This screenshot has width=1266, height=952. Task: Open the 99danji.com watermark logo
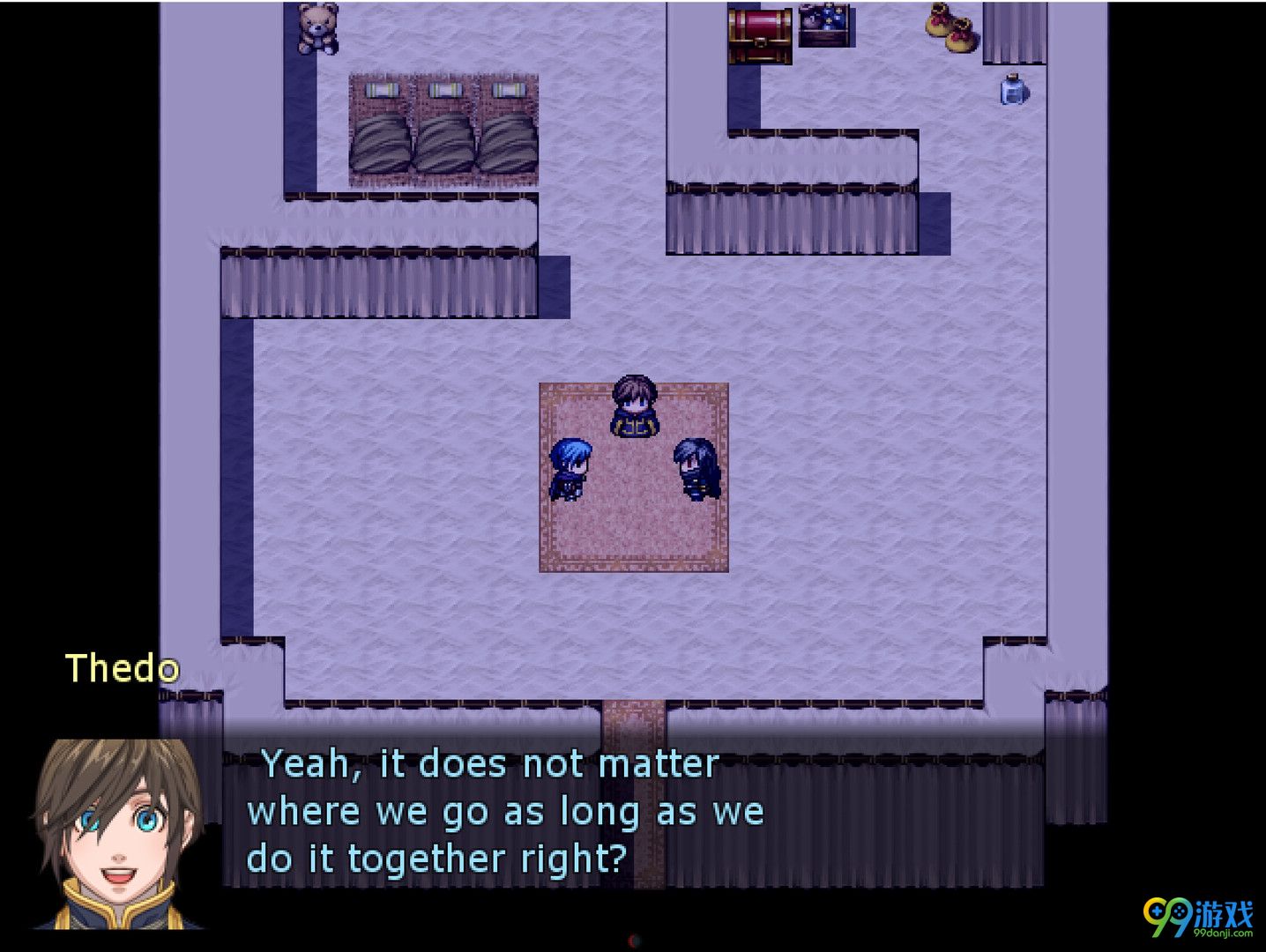click(x=1198, y=919)
